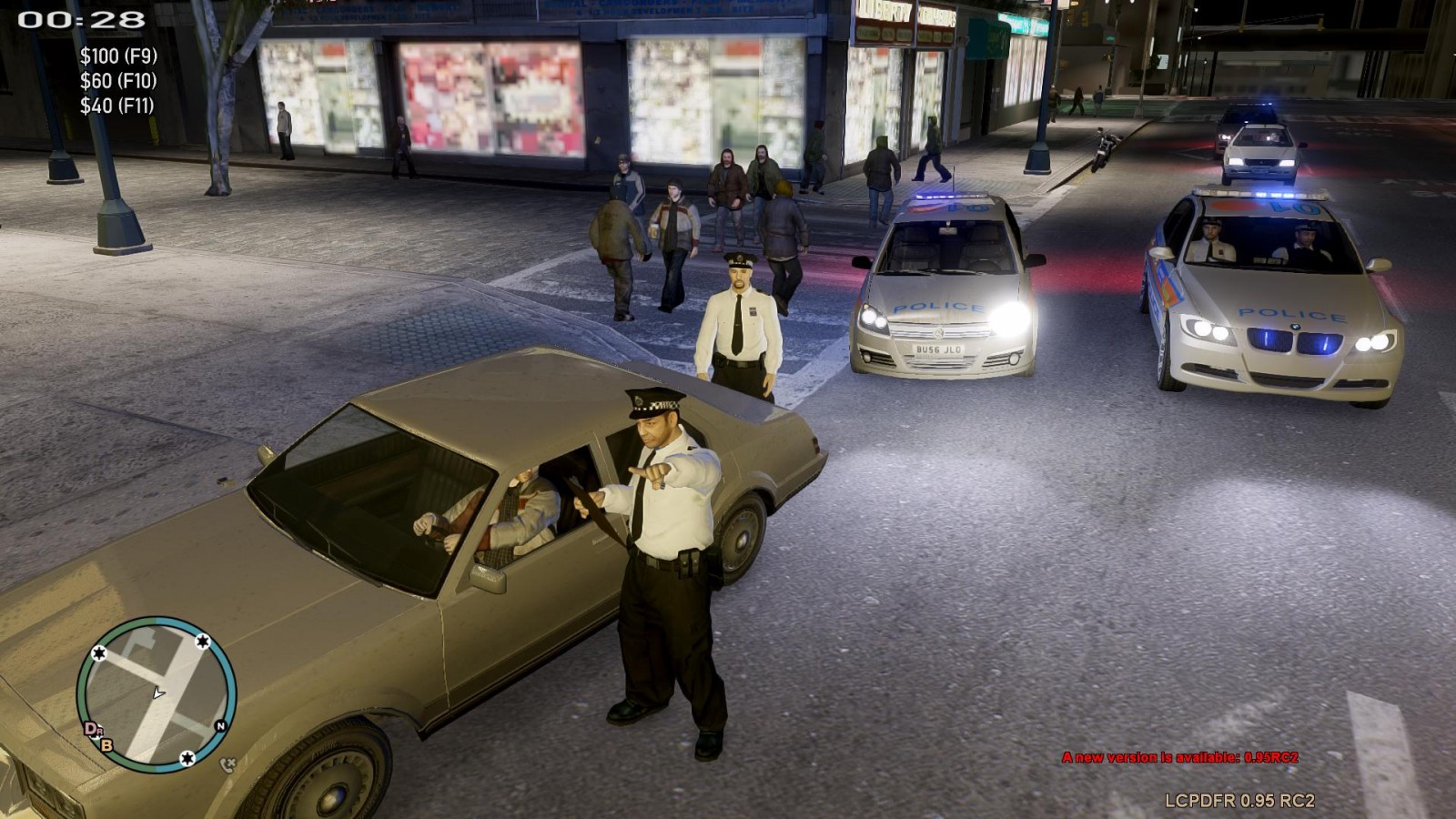Screen dimensions: 1456x819
Task: Click the north N marker on minimap
Action: [x=220, y=726]
